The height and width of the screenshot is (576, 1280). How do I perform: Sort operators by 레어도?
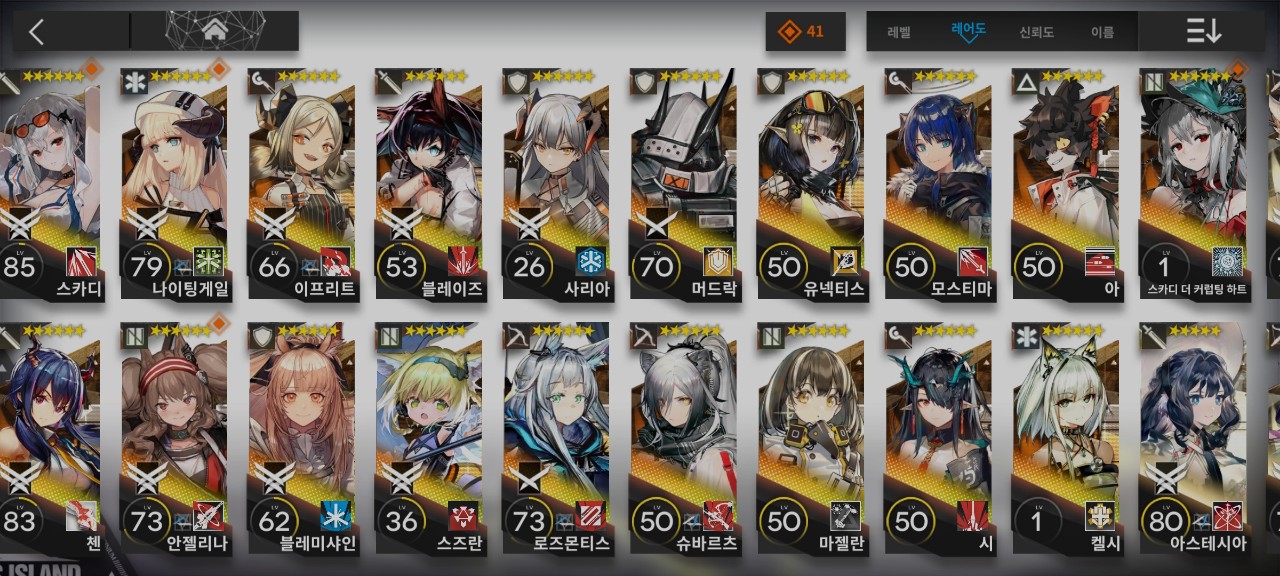coord(968,32)
